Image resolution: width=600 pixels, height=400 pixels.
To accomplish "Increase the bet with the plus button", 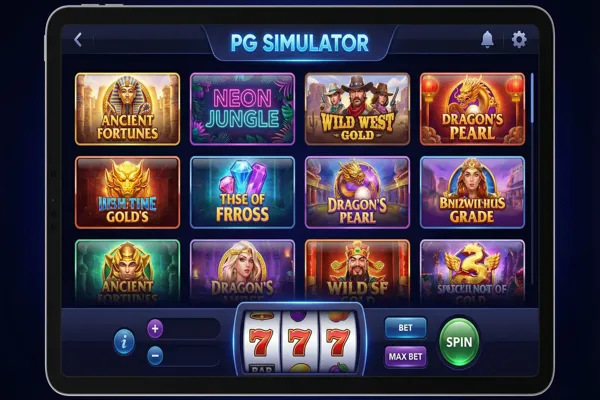I will tap(155, 328).
